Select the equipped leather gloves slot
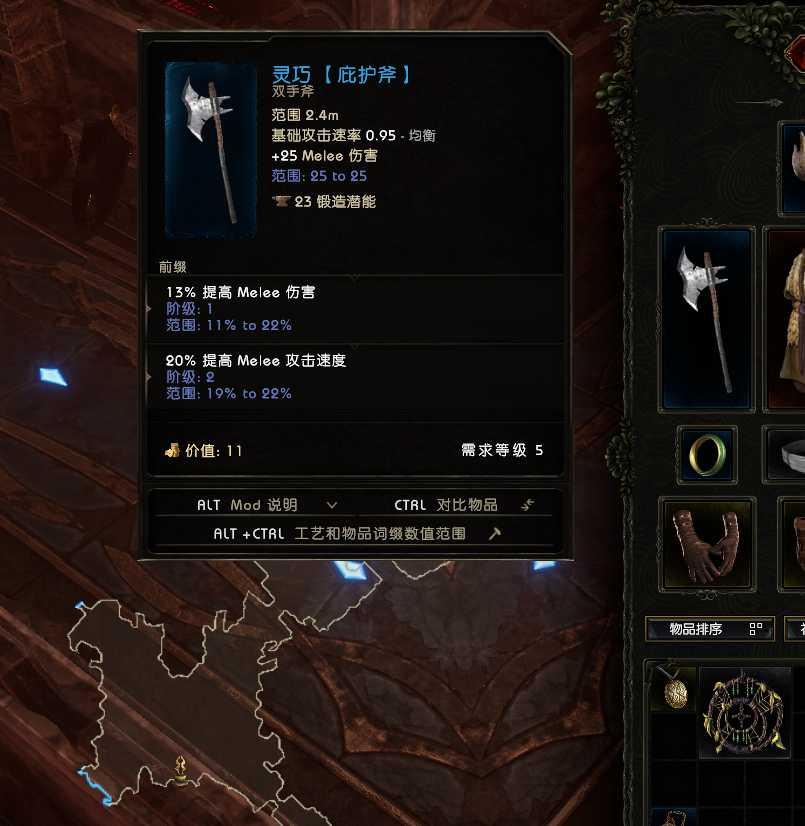805x826 pixels. (x=706, y=543)
